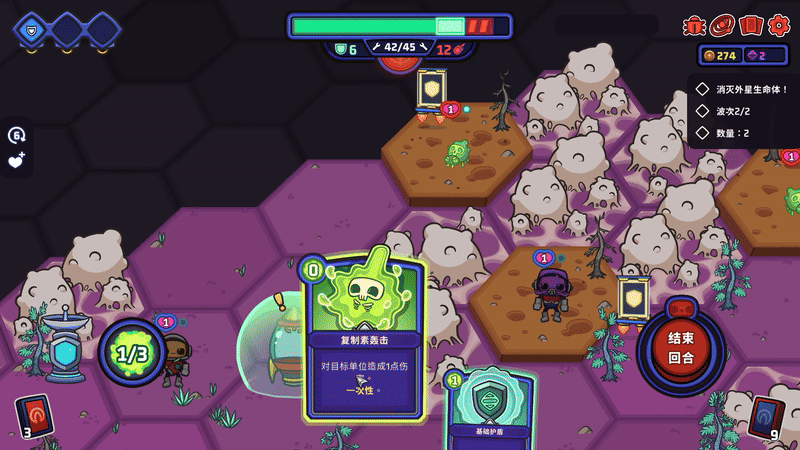The width and height of the screenshot is (800, 450).
Task: Open the red card deck icon
Action: point(750,25)
